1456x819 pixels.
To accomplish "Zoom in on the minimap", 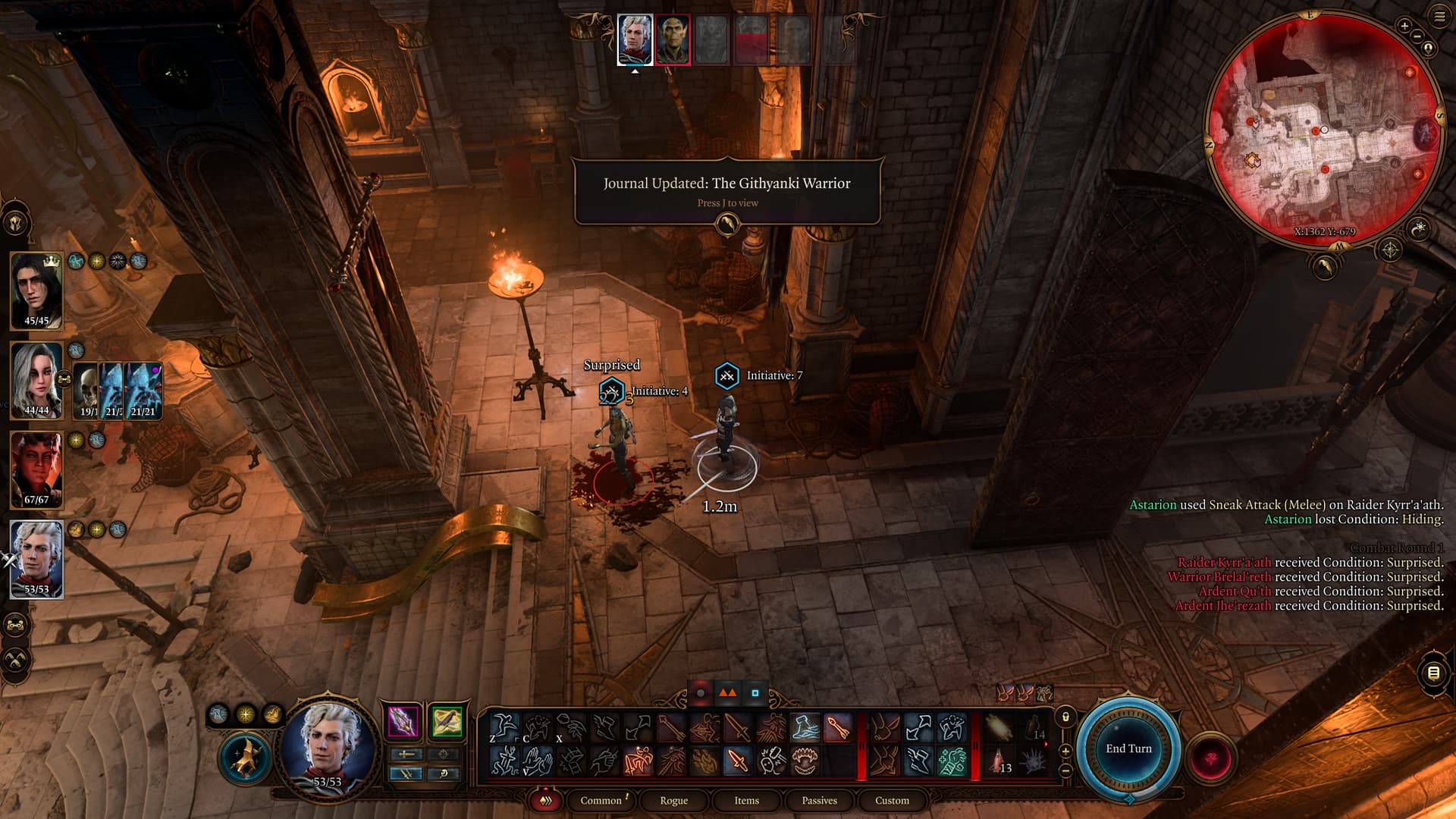I will 1404,26.
